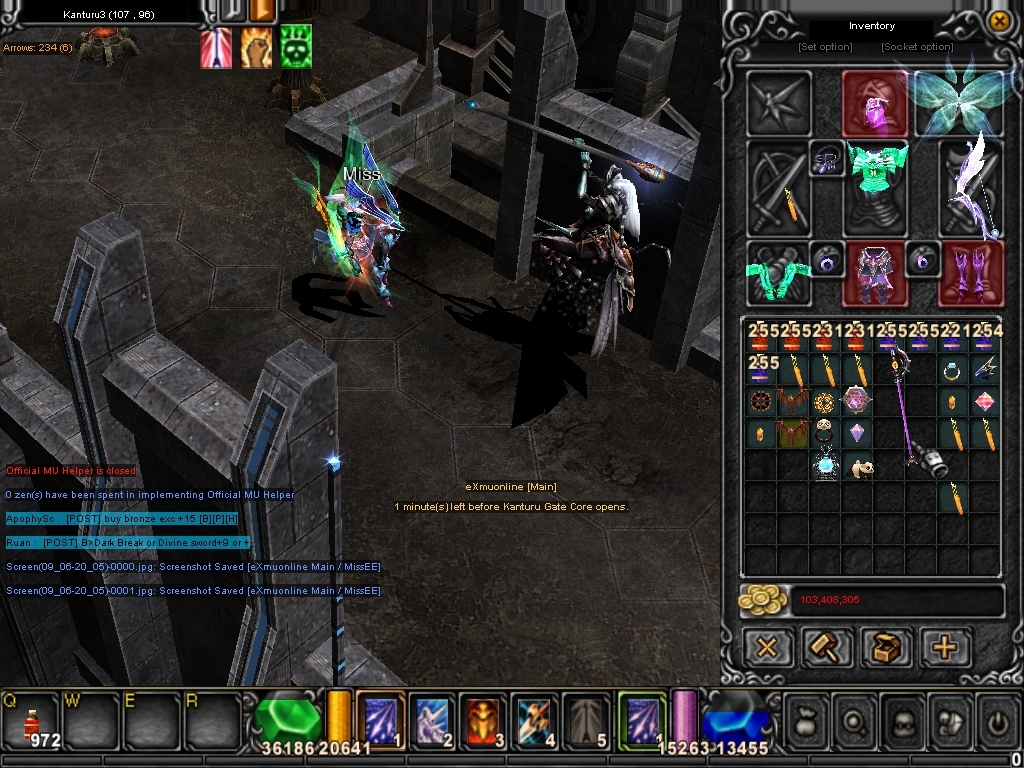Click the power button in the menu bar
Viewport: 1024px width, 768px height.
[996, 719]
